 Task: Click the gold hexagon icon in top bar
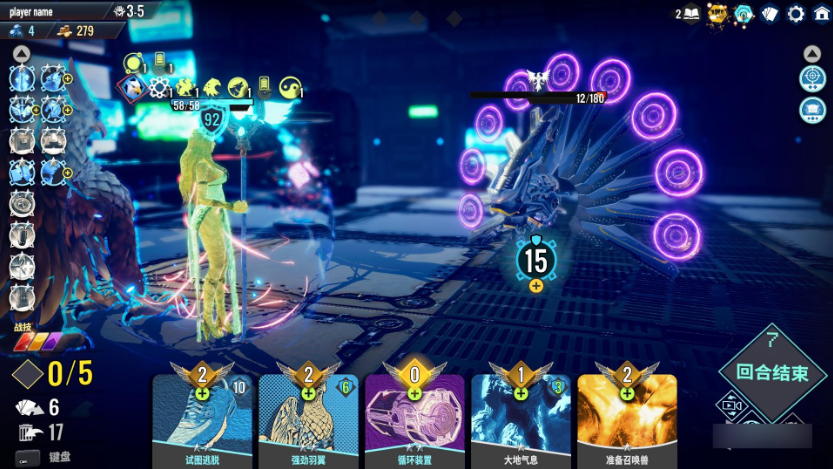[717, 13]
